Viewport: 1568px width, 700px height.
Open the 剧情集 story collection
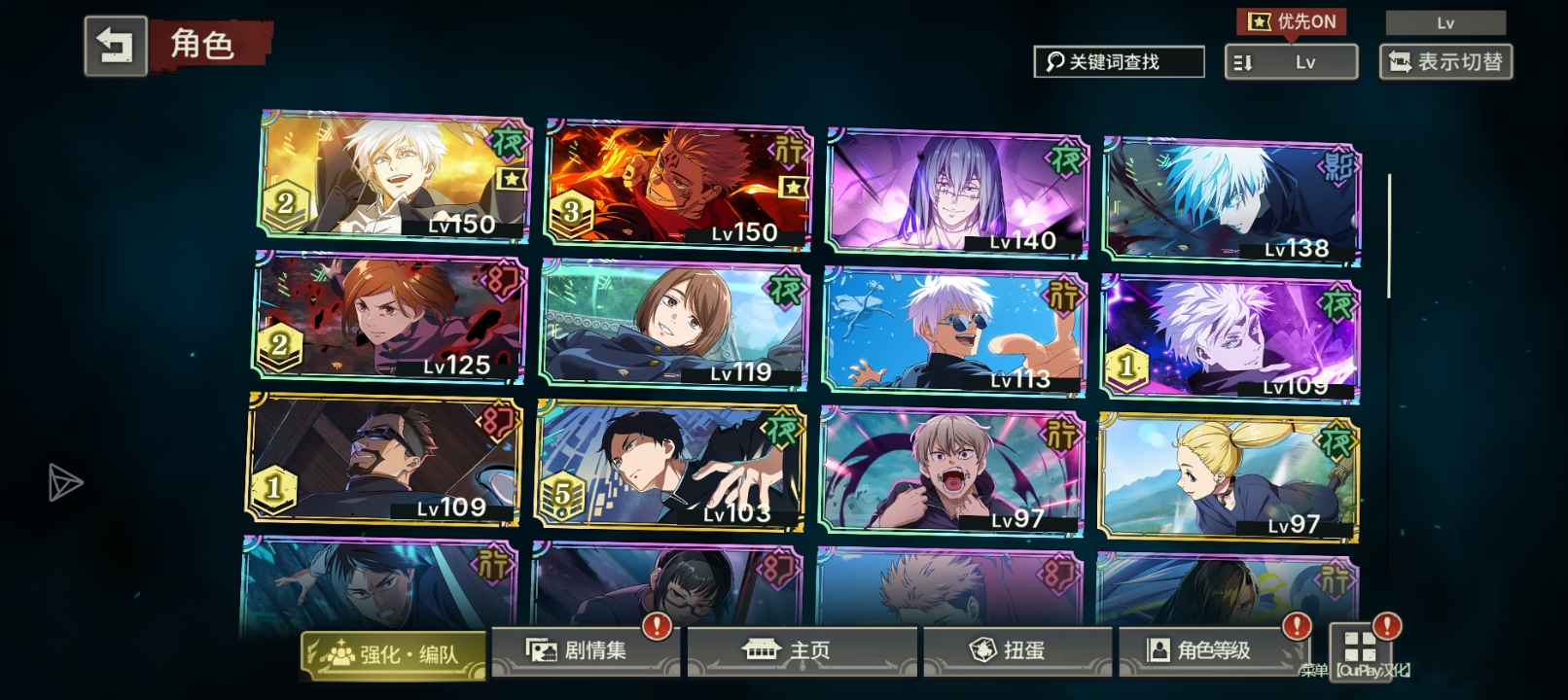(x=582, y=650)
